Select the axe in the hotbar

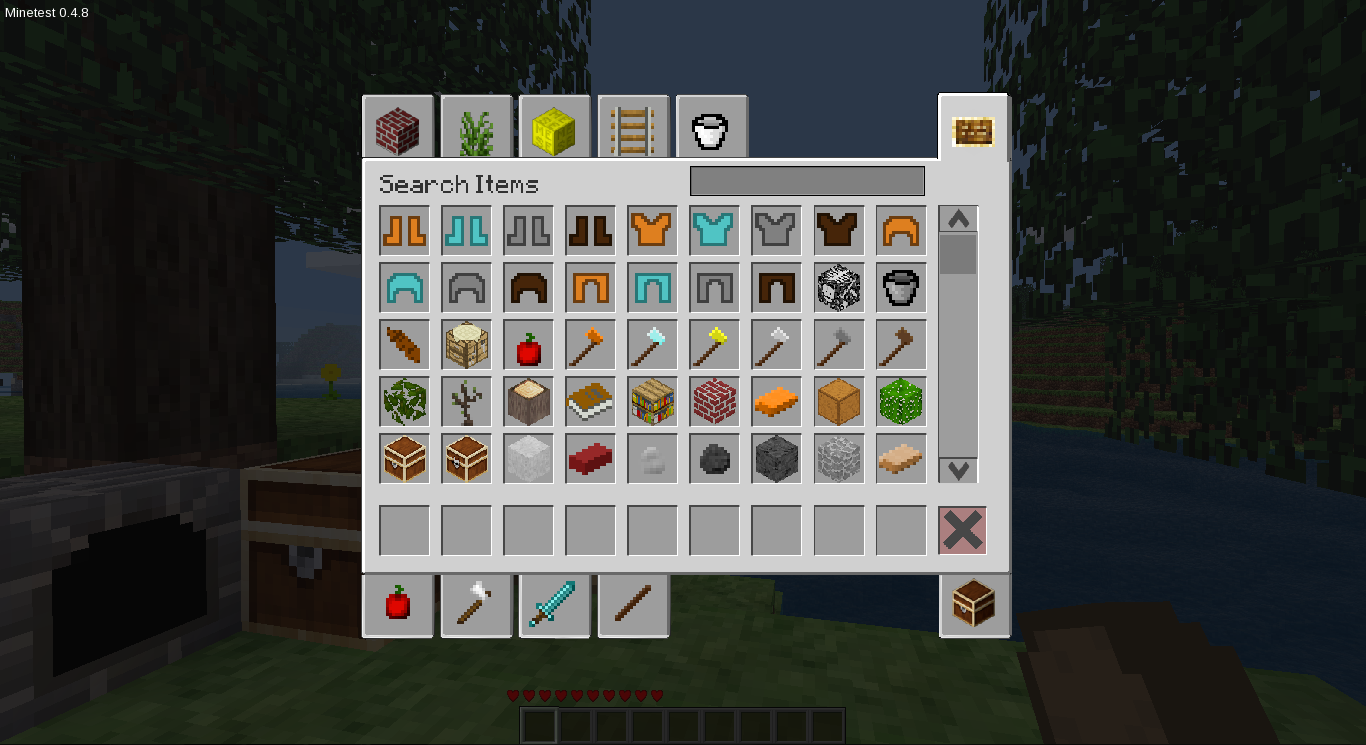coord(477,605)
